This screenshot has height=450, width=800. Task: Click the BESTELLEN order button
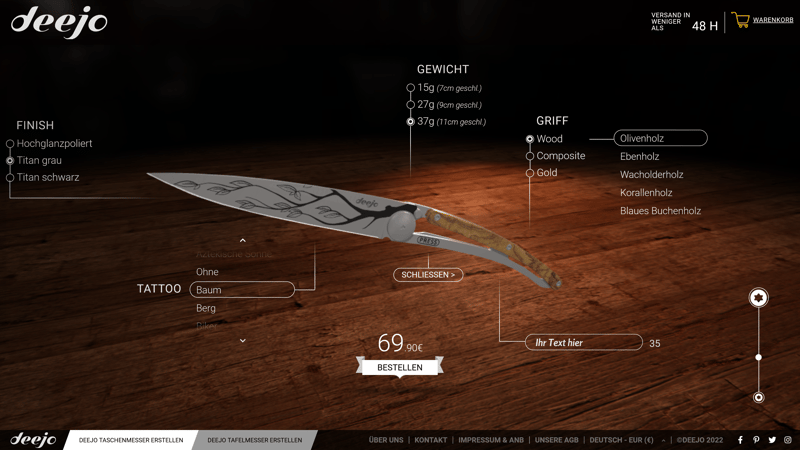point(400,368)
